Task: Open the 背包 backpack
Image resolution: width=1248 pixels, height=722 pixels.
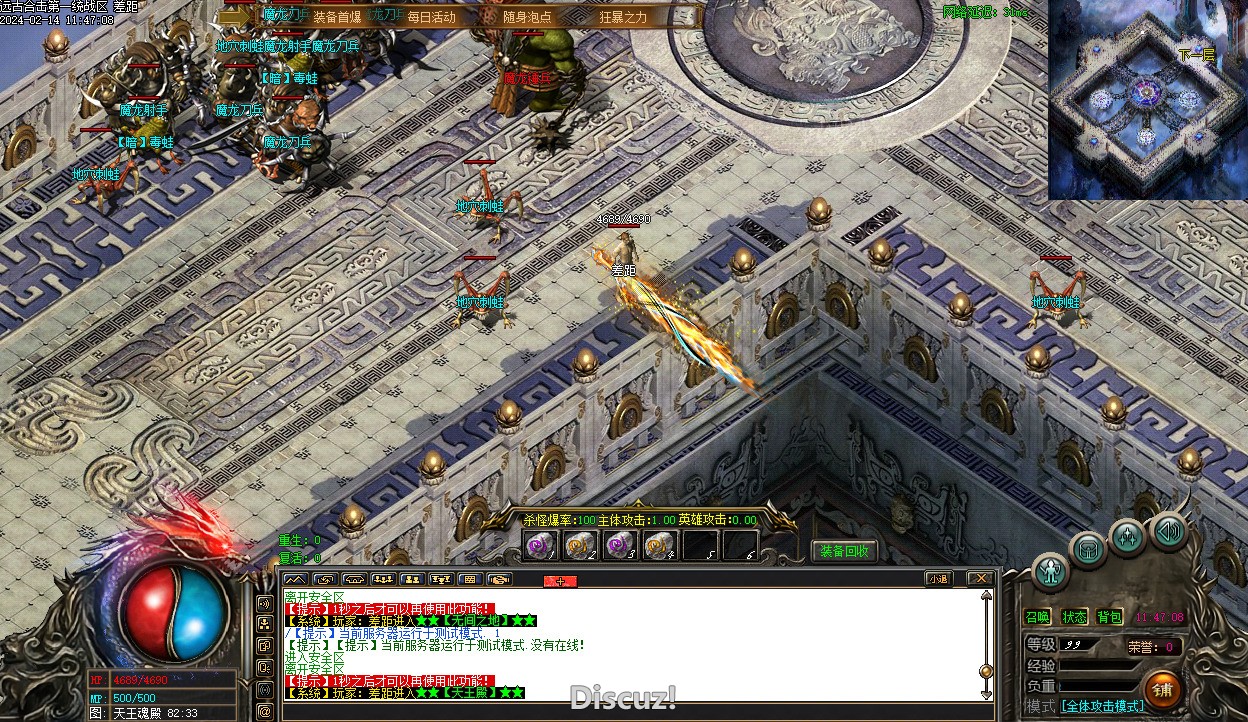Action: click(1109, 617)
